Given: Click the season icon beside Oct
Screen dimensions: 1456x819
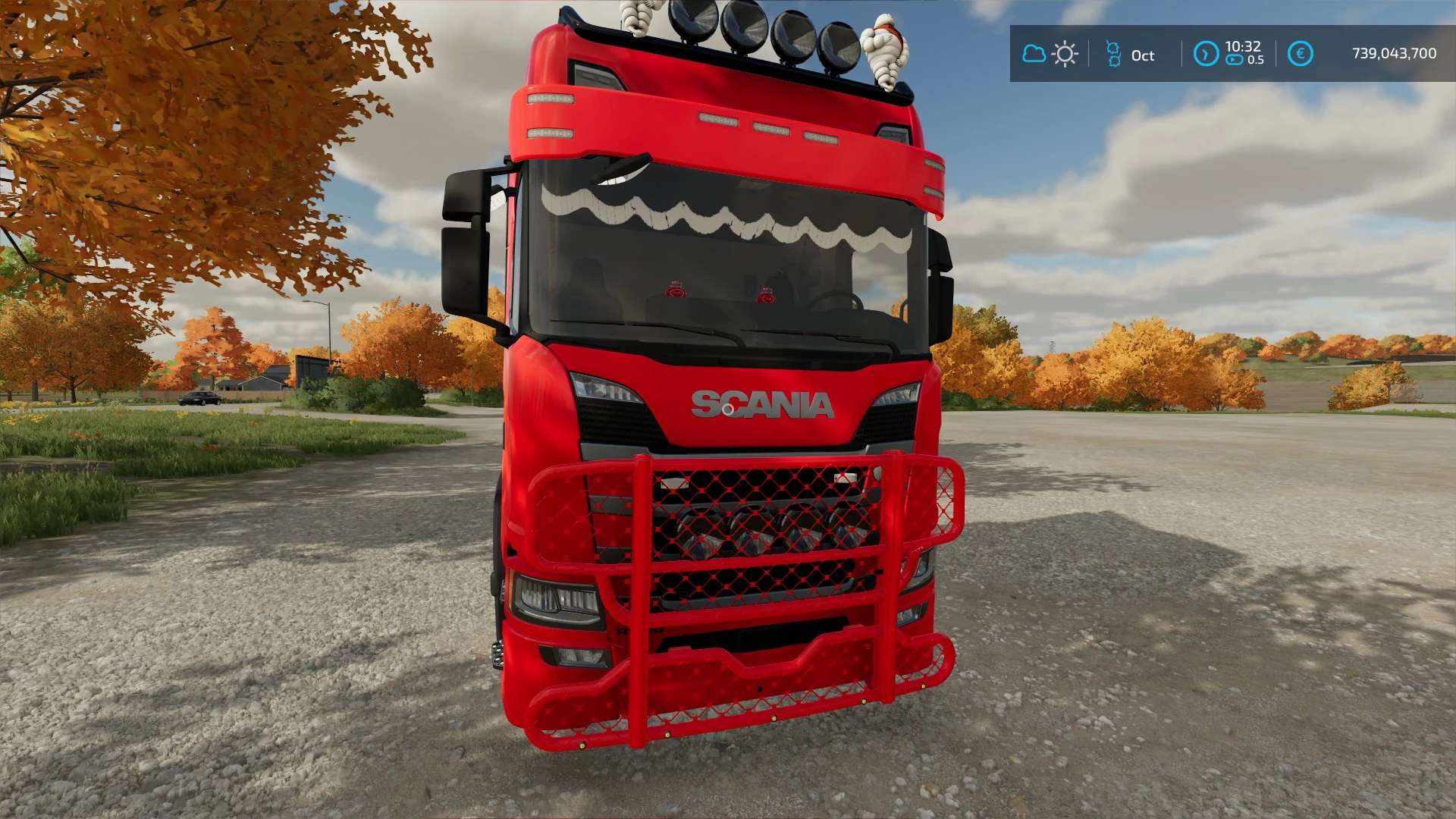Looking at the screenshot, I should (1113, 54).
